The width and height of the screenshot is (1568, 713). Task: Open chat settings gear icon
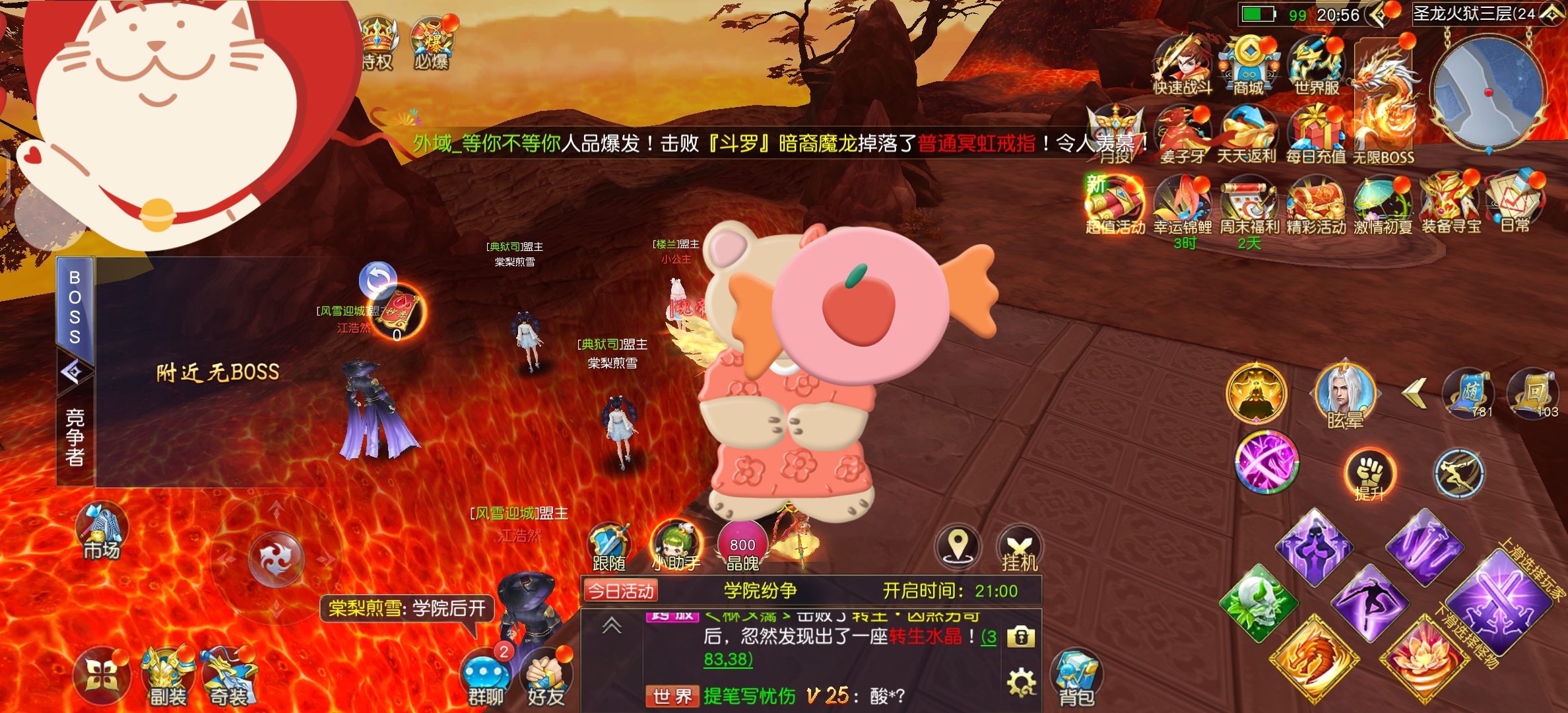pos(1021,681)
